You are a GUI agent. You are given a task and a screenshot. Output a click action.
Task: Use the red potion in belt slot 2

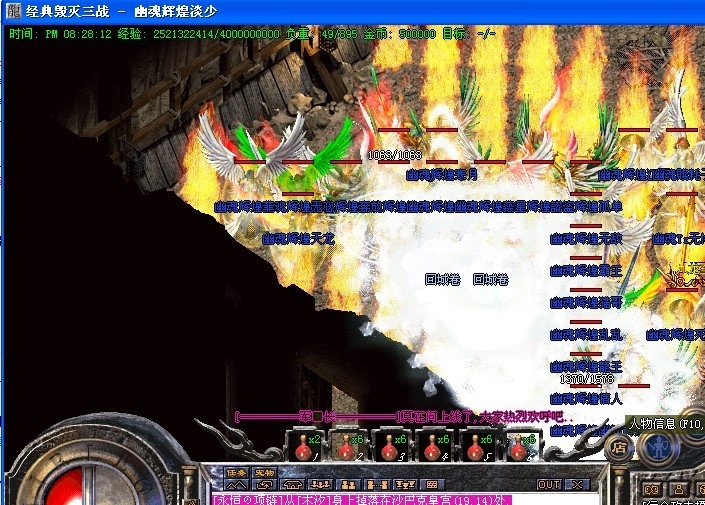(347, 446)
